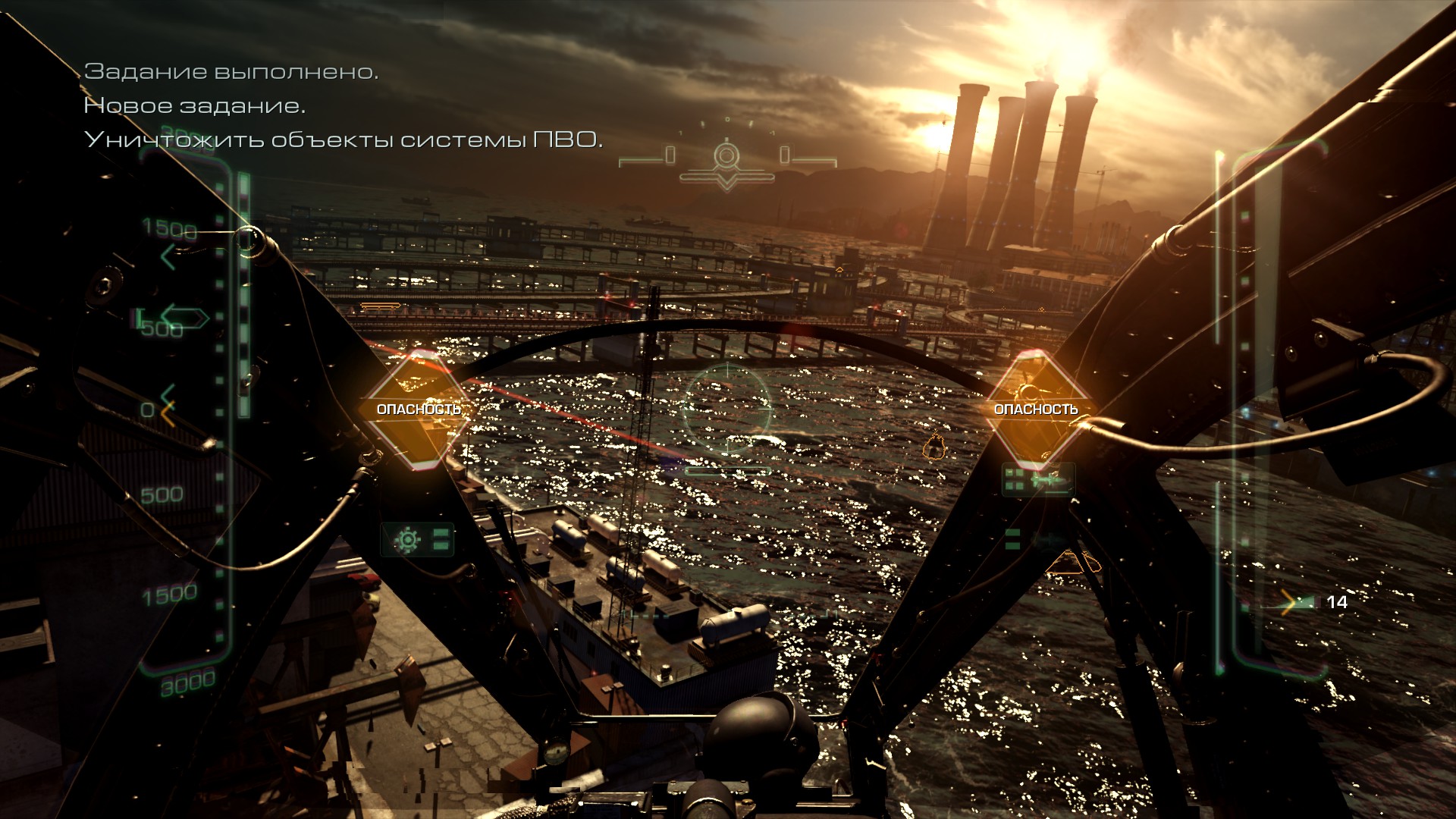Expand the left-pointing chevron near the 1500 mark

(168, 256)
